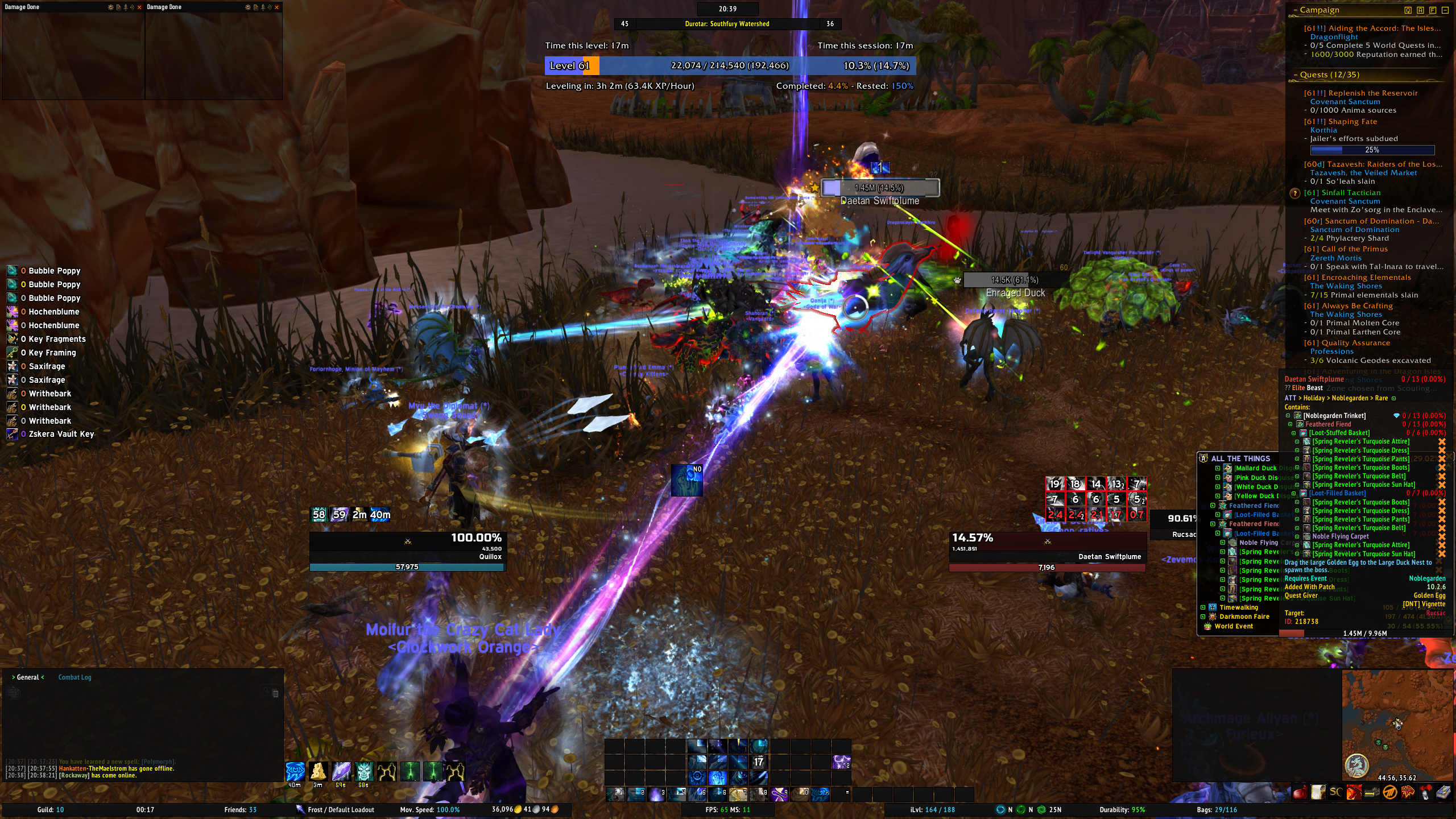
Task: Open the red sack addon icon
Action: (1300, 792)
